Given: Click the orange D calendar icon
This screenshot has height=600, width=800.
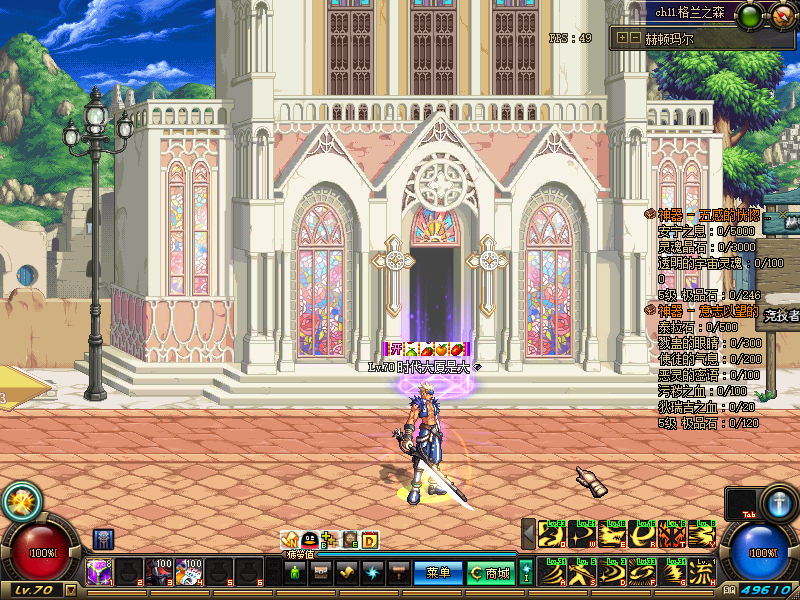Looking at the screenshot, I should click(370, 540).
